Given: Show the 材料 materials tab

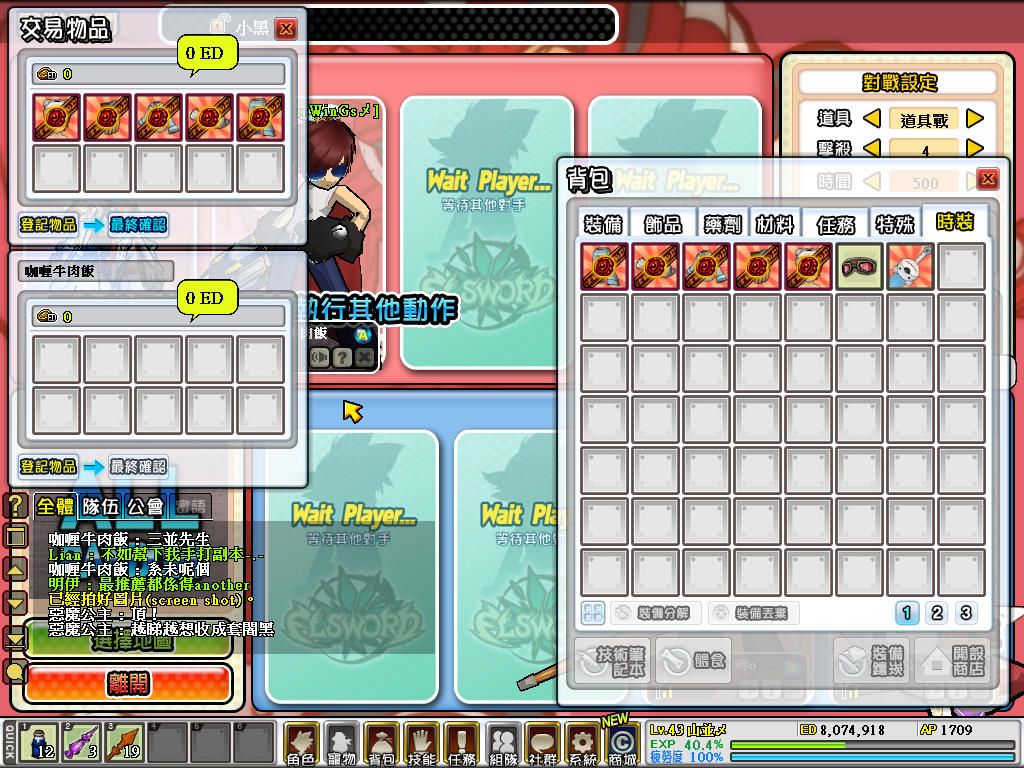Looking at the screenshot, I should (776, 224).
